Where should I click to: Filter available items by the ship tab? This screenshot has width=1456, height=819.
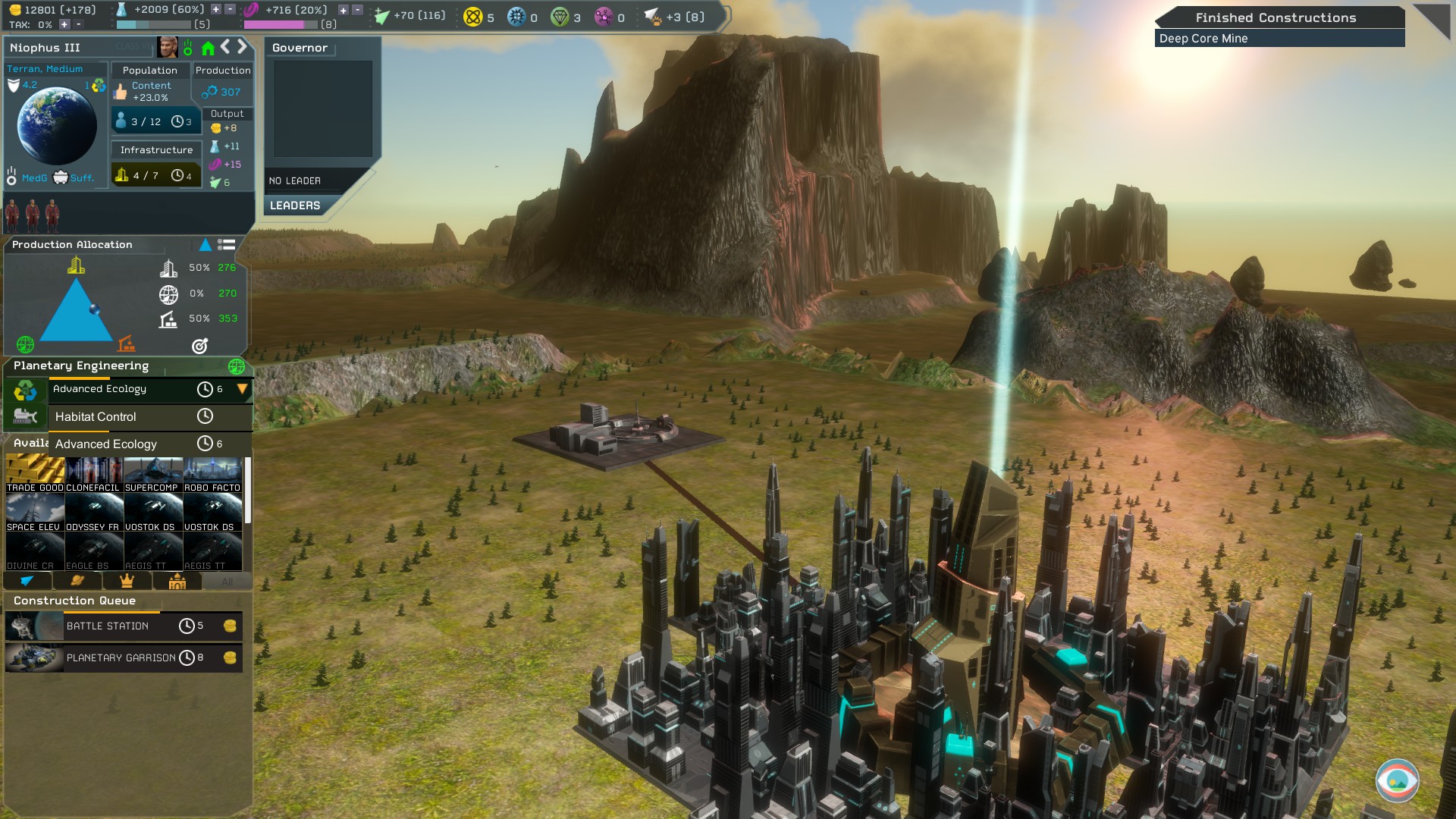[x=27, y=581]
